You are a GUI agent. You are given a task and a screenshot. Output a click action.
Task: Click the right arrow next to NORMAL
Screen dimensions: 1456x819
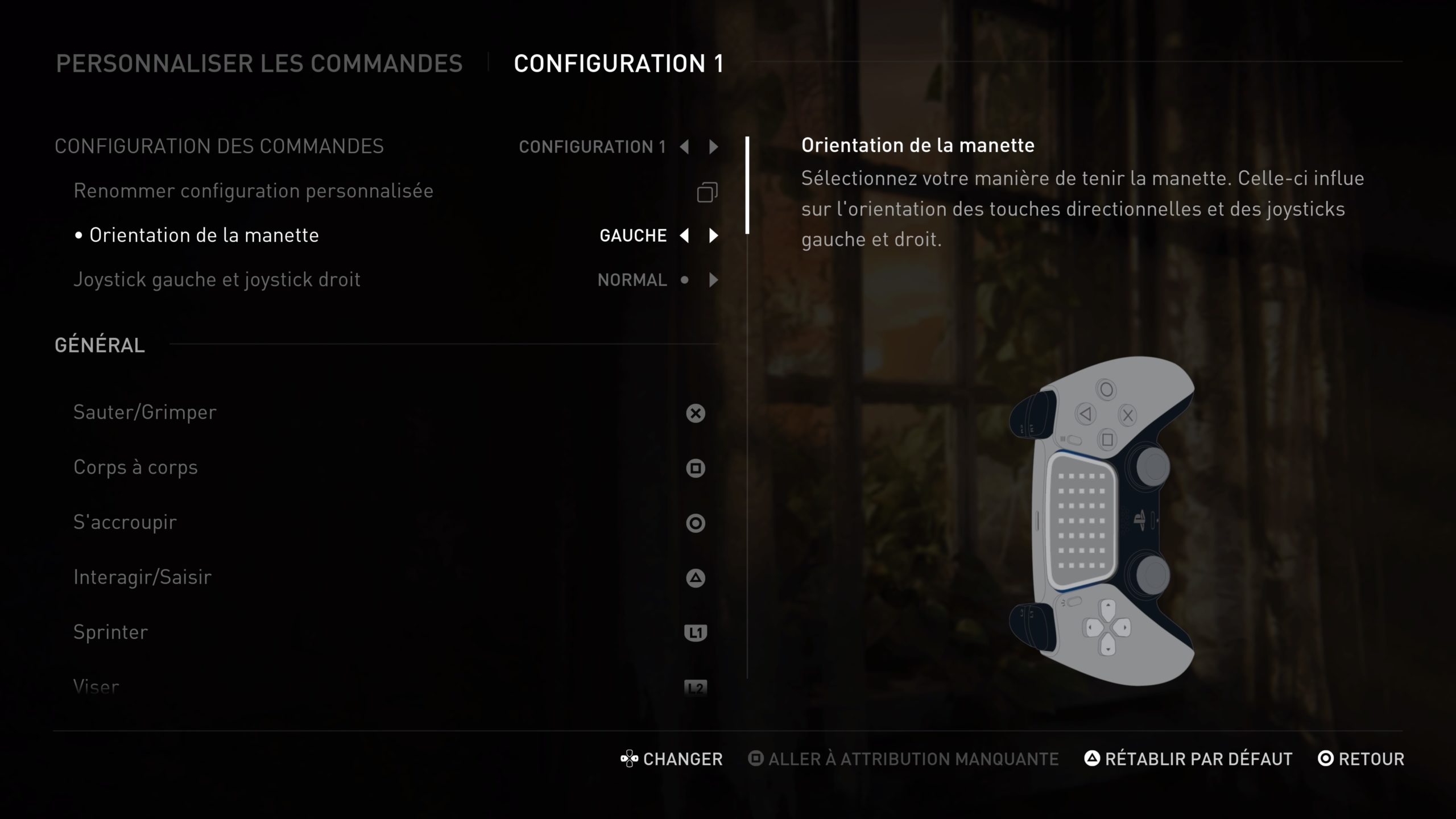point(713,280)
